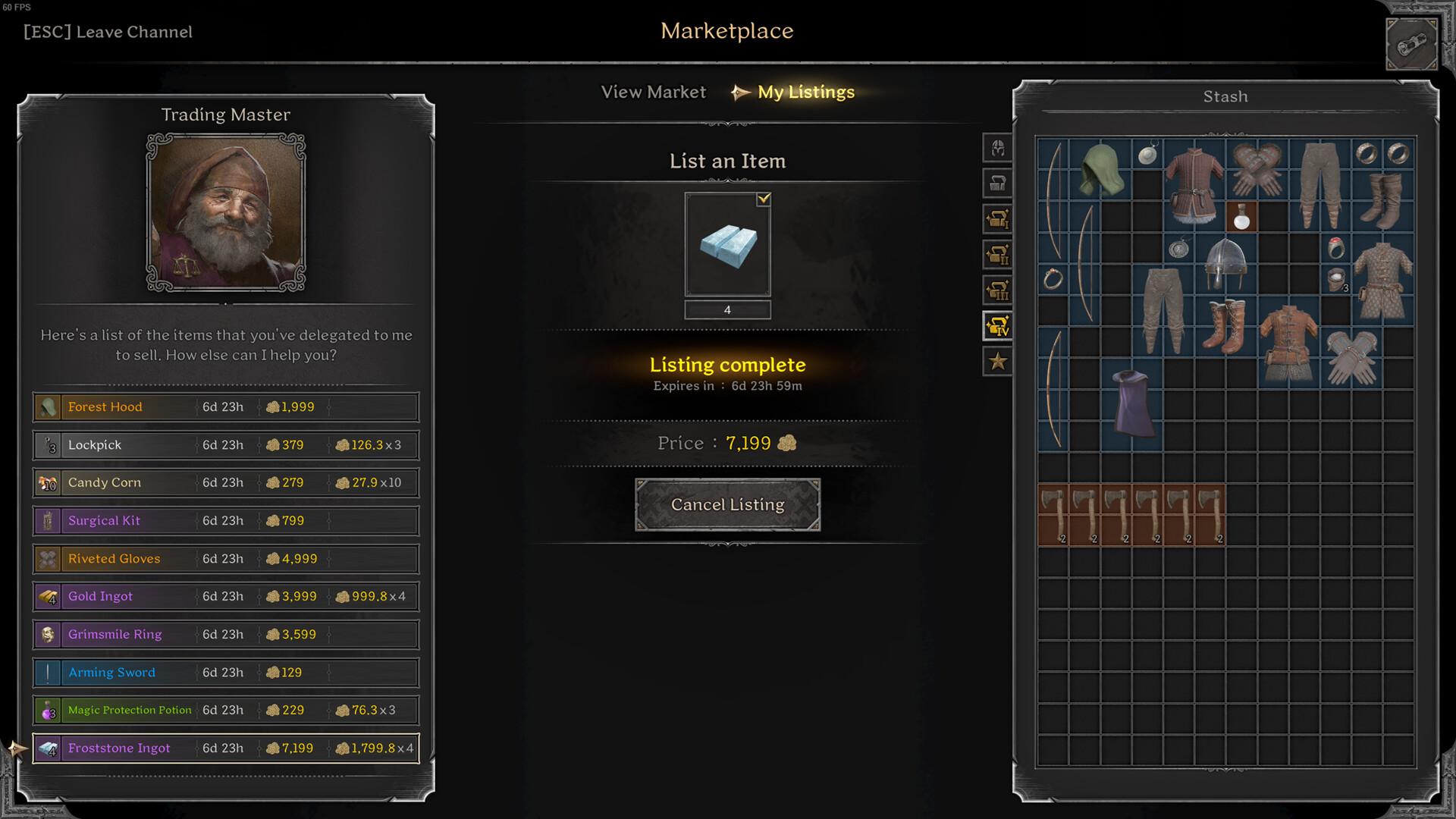Uncheck the listed item checkbox
This screenshot has width=1456, height=819.
[764, 199]
